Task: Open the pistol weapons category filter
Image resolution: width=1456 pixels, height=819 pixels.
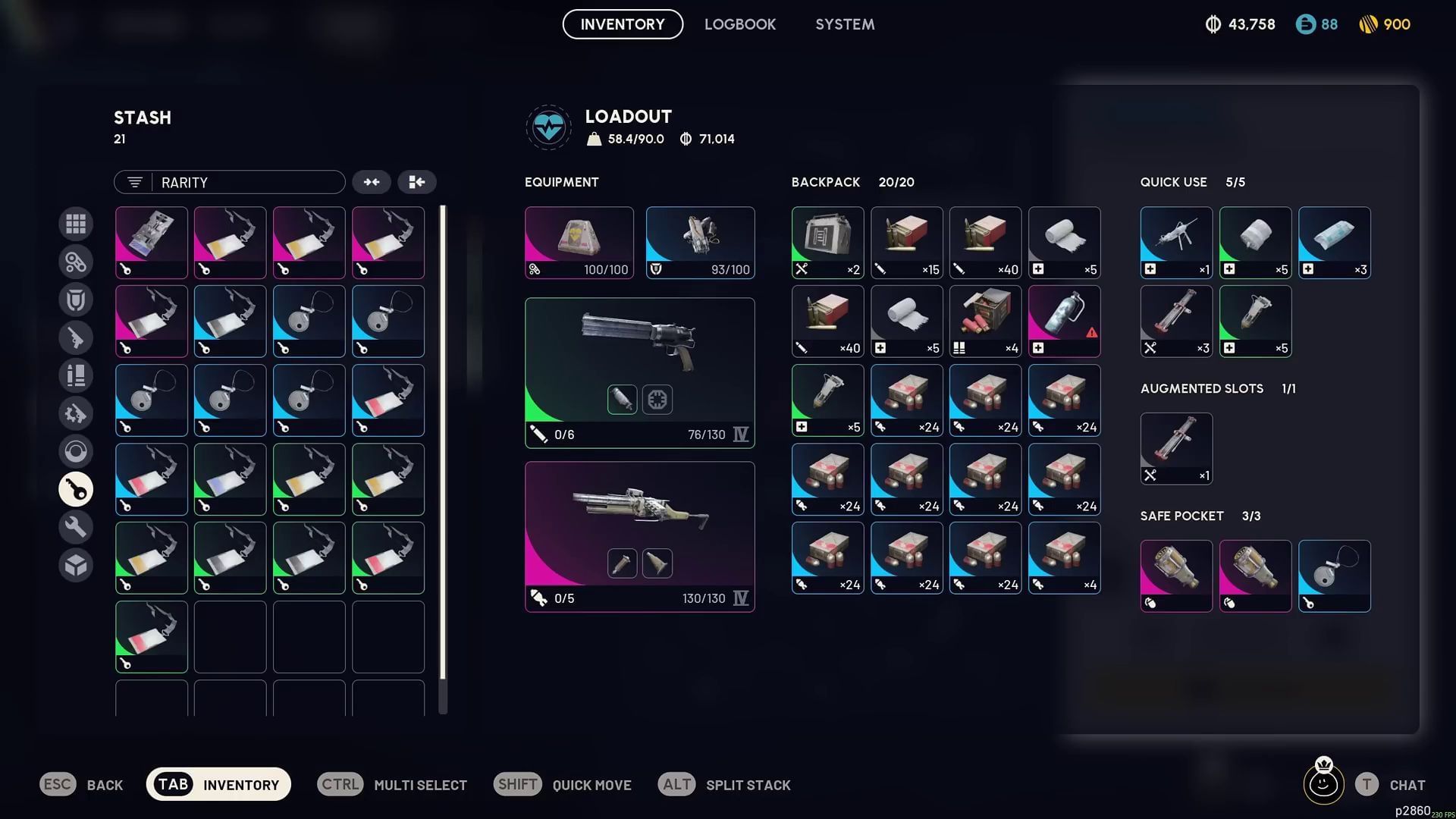Action: (76, 337)
